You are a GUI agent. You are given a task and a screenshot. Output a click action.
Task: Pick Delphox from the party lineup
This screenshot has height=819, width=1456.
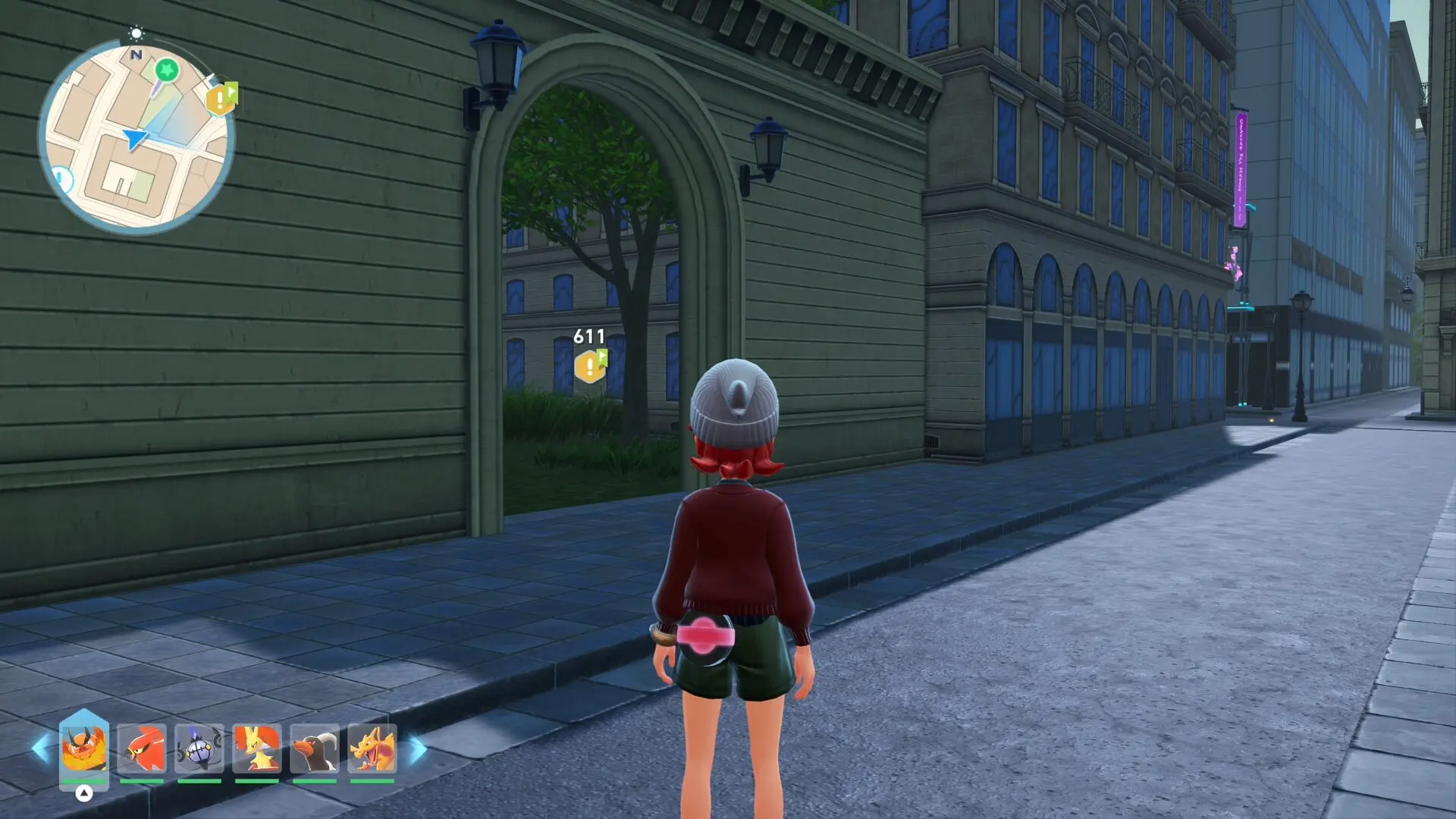pyautogui.click(x=257, y=748)
